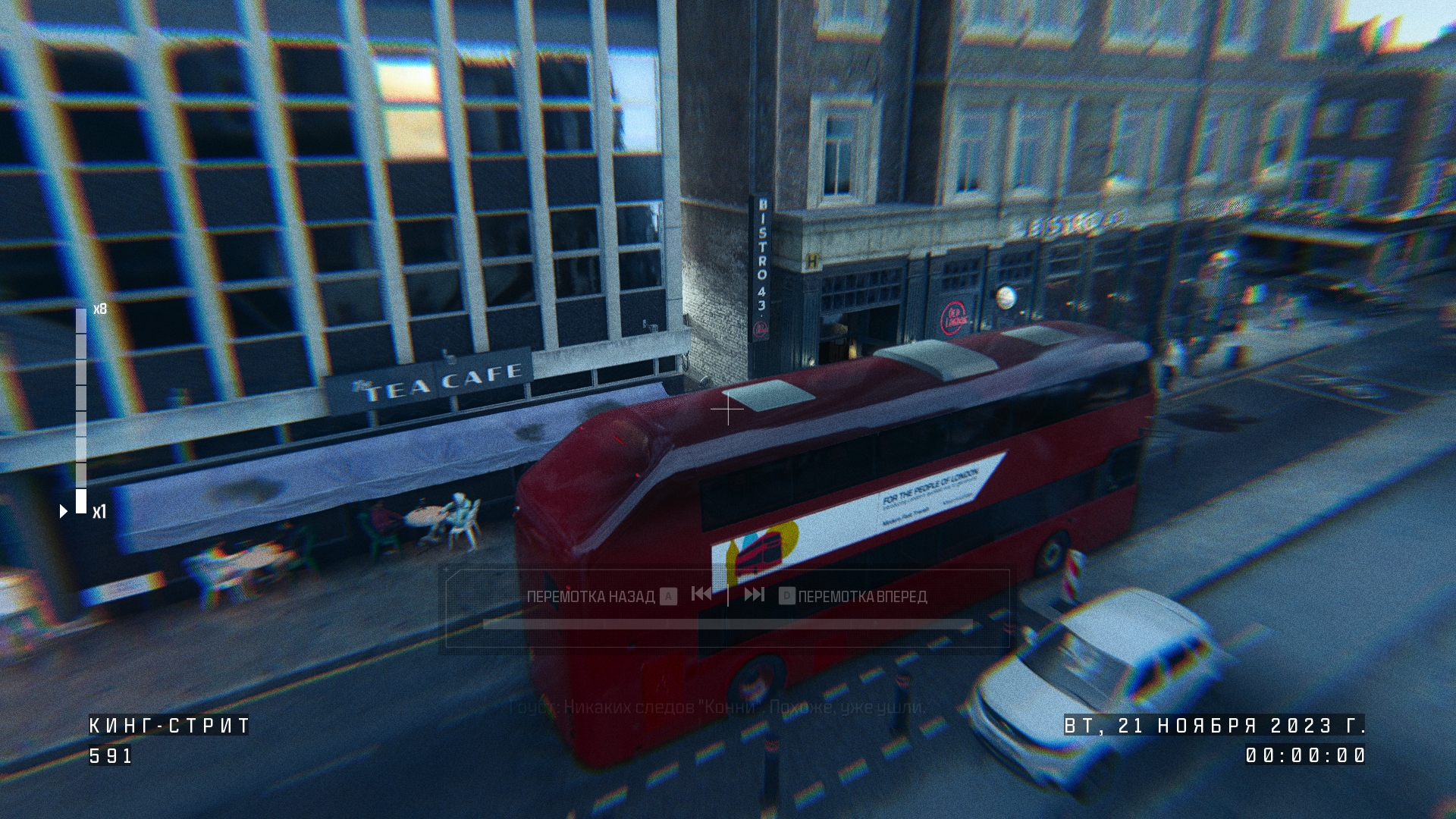The image size is (1456, 819).
Task: Click the rewind playback icon
Action: 701,595
